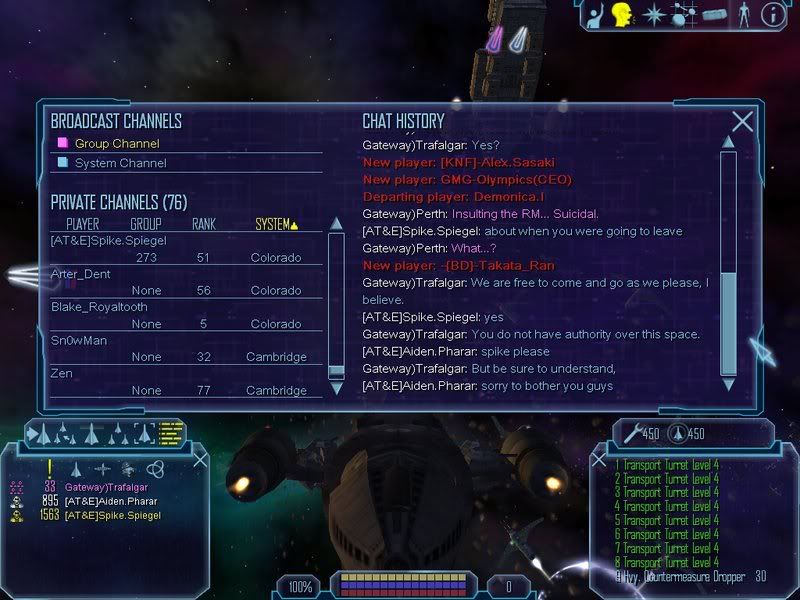The width and height of the screenshot is (800, 600).
Task: Switch to the System Channel
Action: tap(120, 162)
